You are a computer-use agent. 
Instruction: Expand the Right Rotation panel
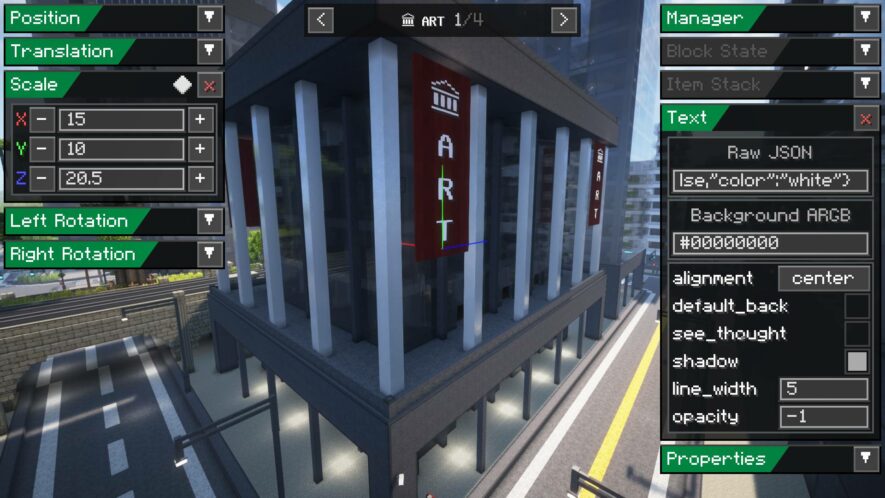click(209, 254)
